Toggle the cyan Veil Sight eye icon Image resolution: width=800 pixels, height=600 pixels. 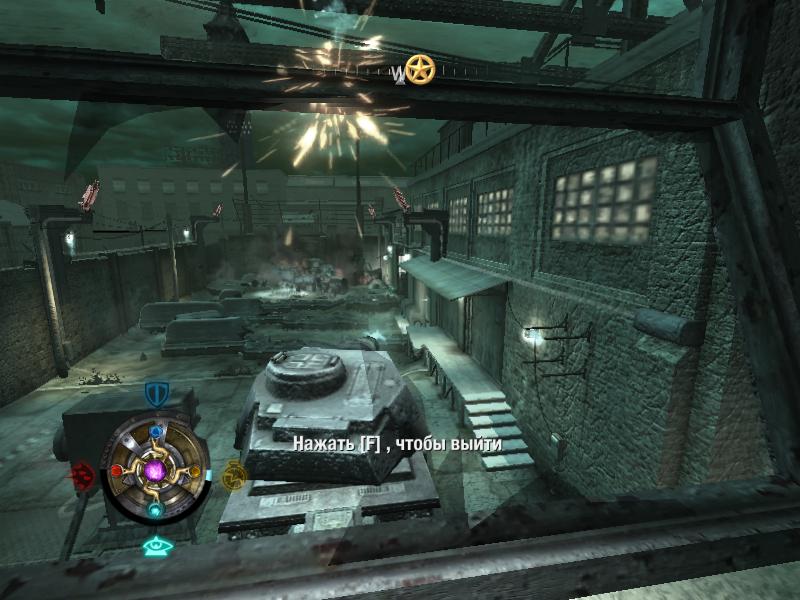point(155,546)
